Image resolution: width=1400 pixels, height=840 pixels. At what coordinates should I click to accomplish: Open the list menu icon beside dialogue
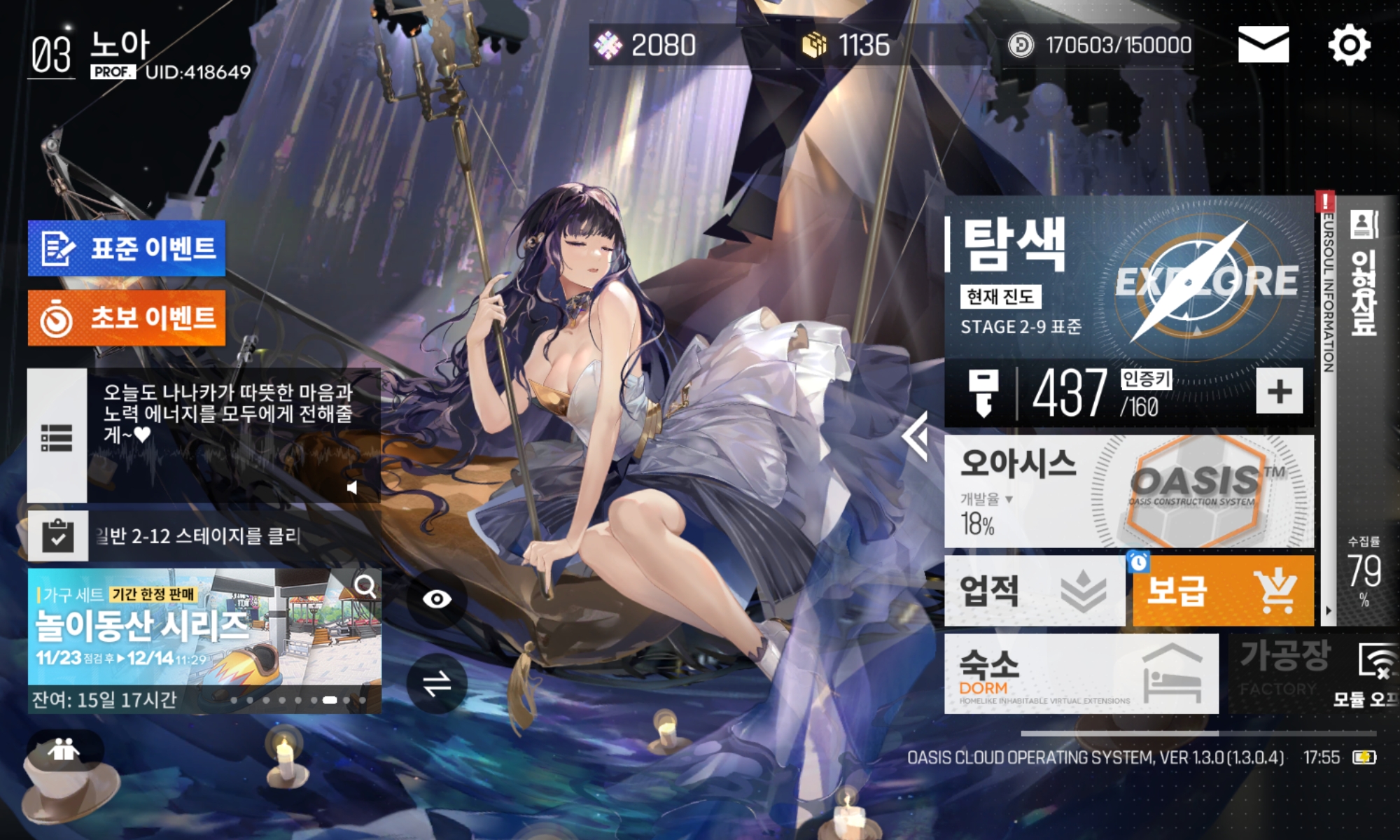(57, 437)
